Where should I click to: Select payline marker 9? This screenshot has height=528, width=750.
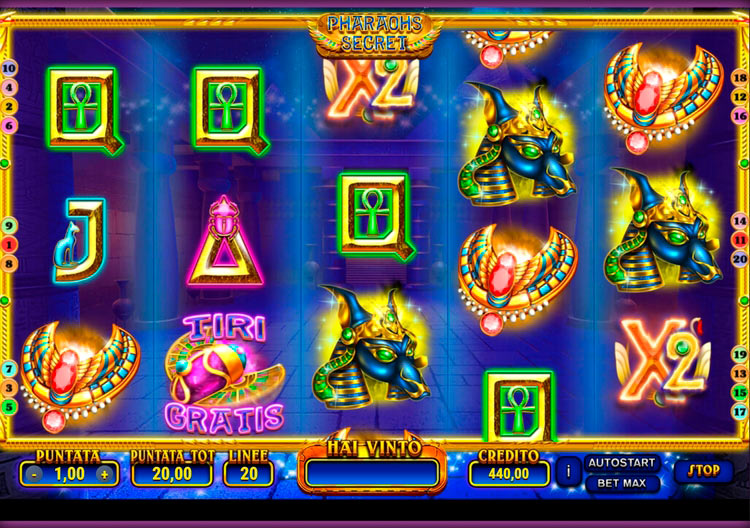coord(9,226)
